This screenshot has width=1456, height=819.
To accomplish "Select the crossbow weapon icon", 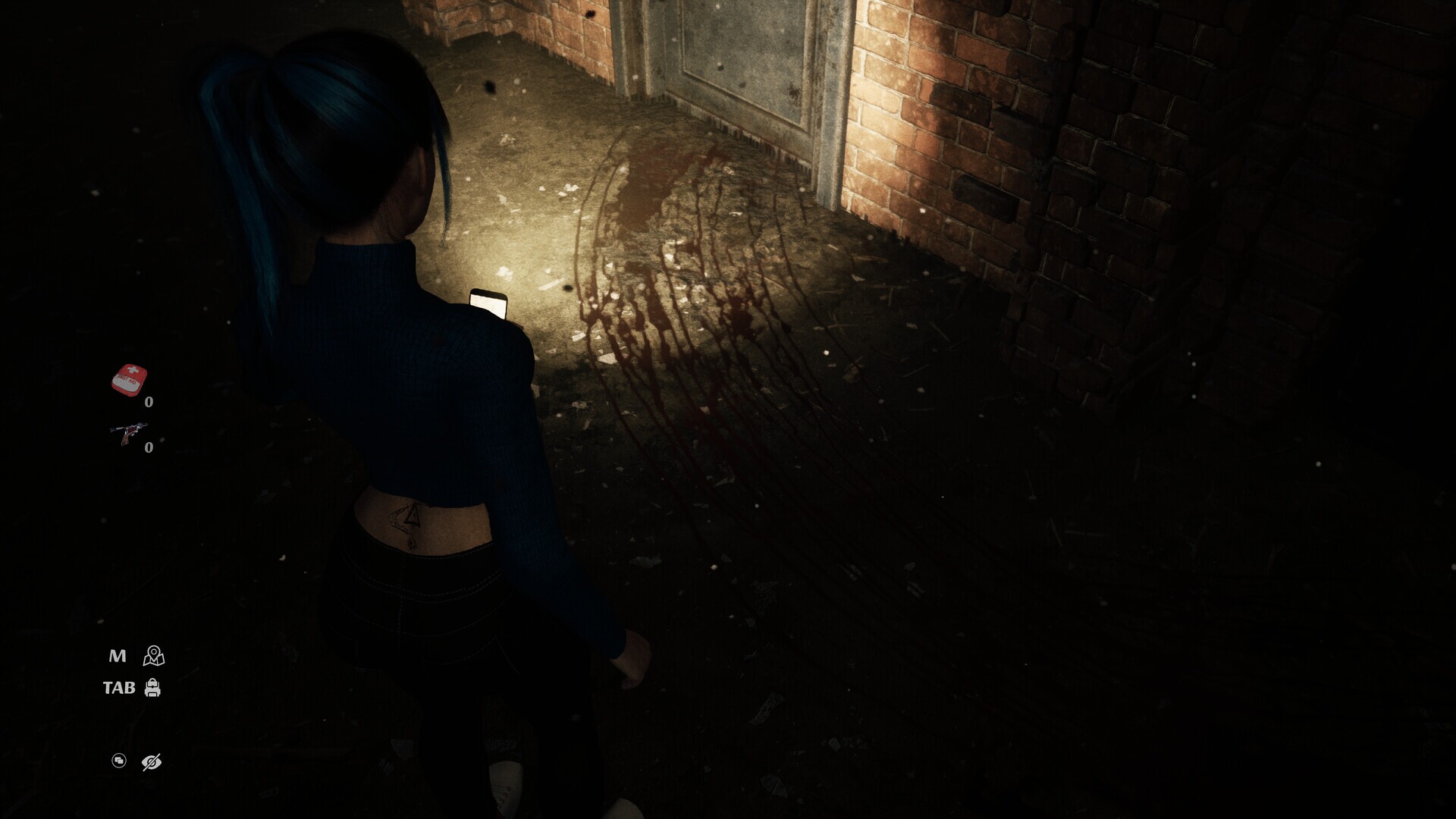I will click(x=129, y=431).
